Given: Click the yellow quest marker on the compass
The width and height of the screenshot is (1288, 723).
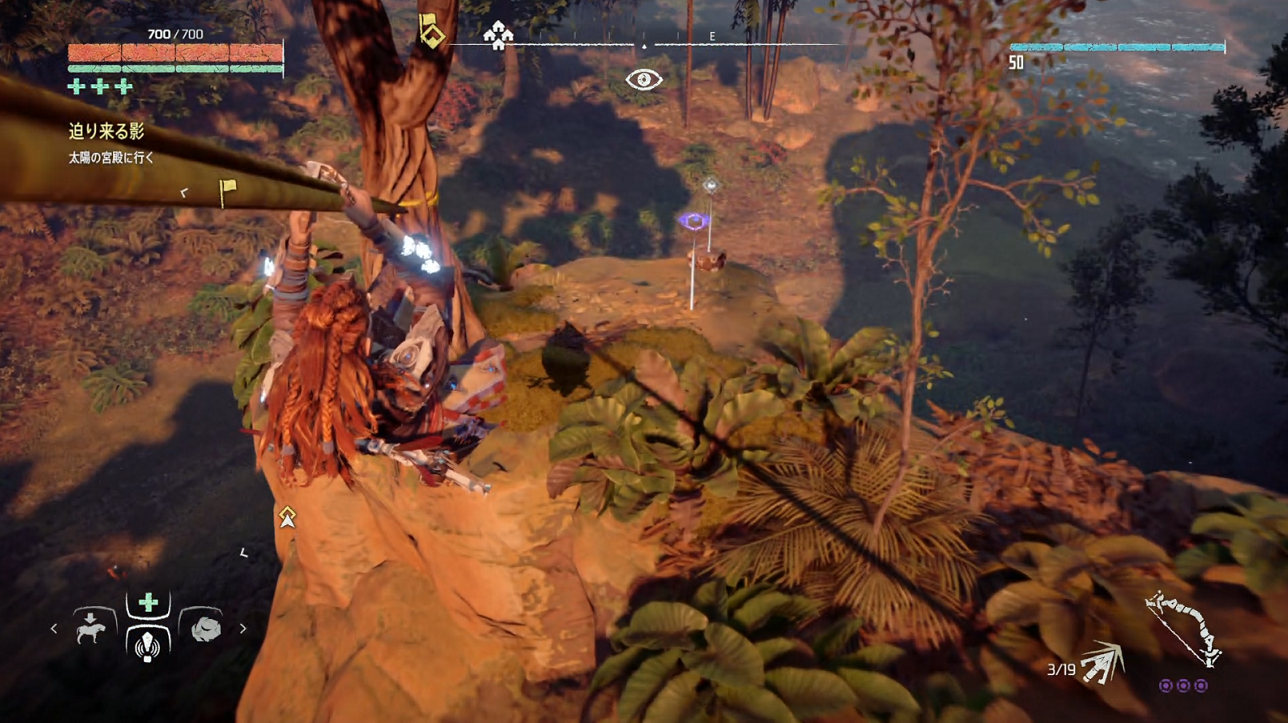Looking at the screenshot, I should point(431,32).
